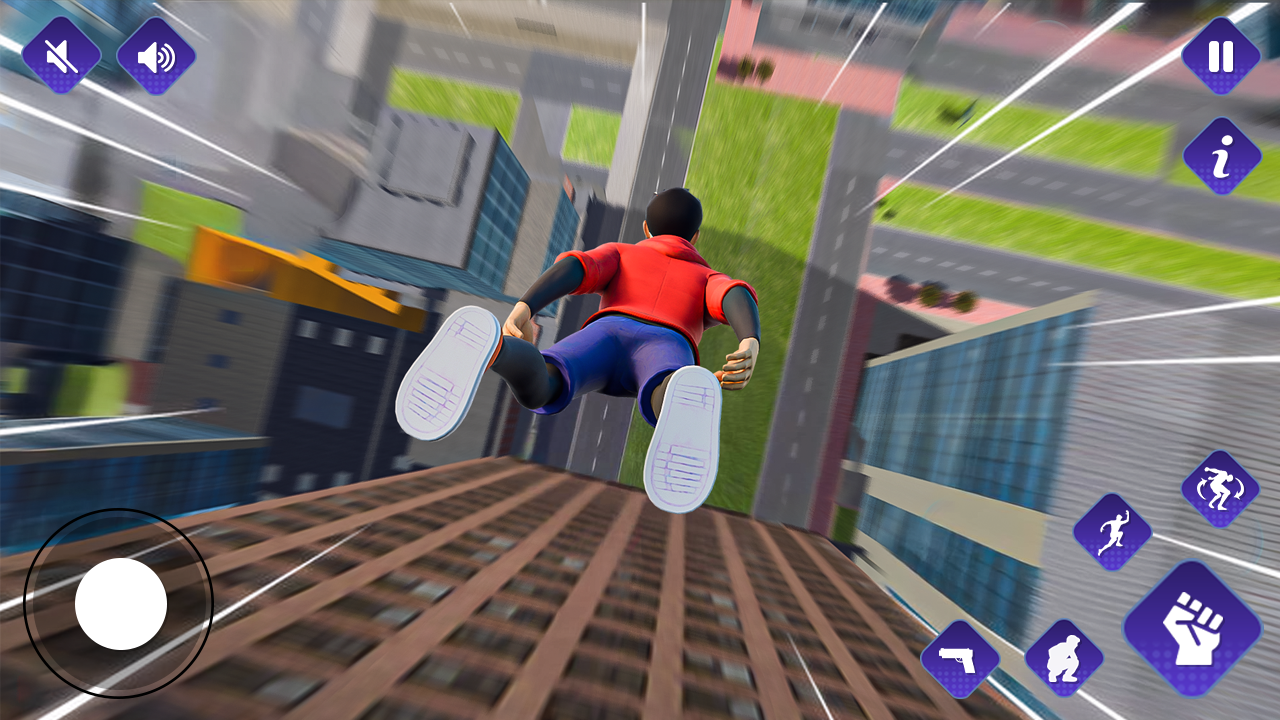
Task: Tap the crossed-out muted speaker icon
Action: (60, 55)
